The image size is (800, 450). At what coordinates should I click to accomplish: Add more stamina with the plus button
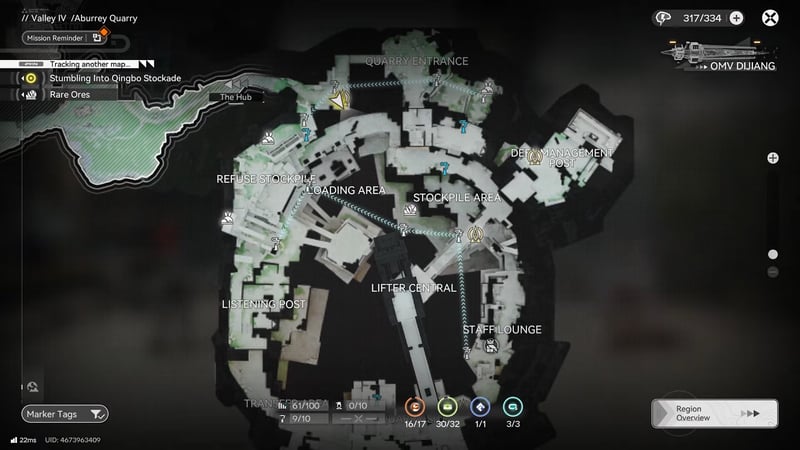736,17
